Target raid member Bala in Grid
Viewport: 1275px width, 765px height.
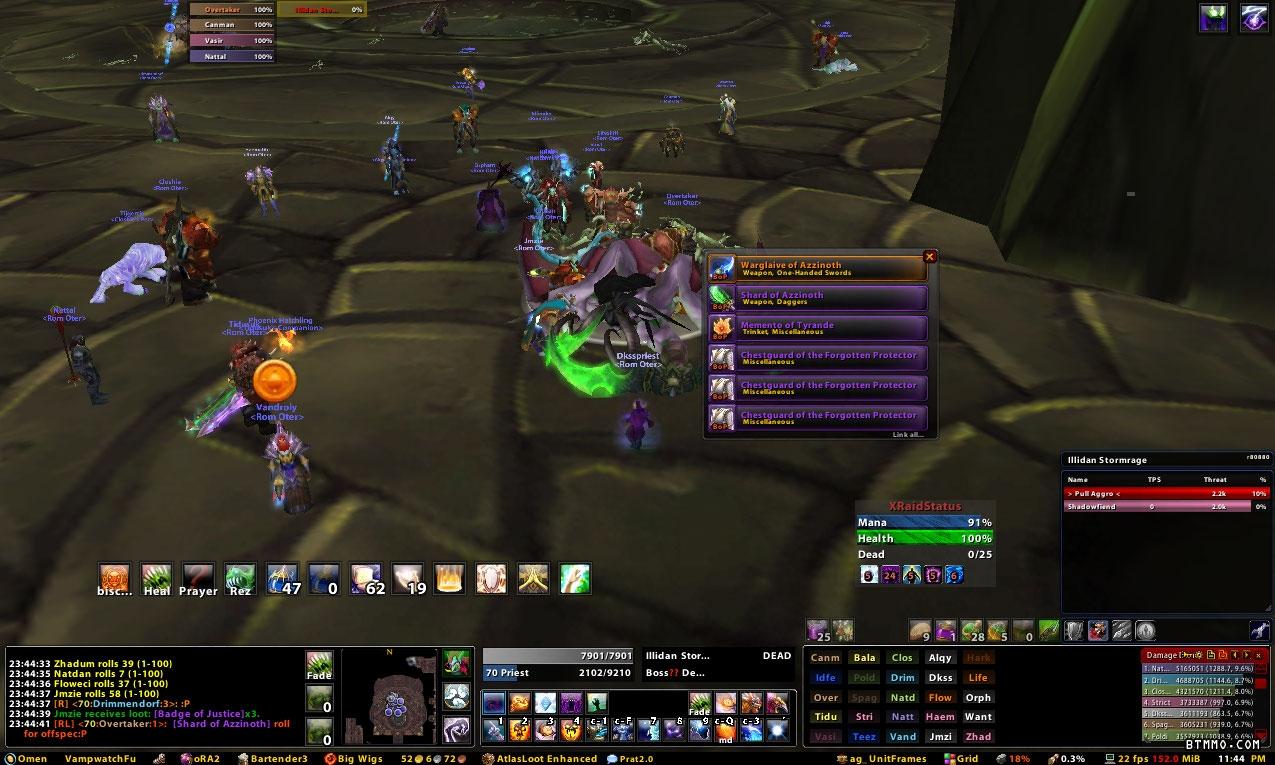(864, 658)
